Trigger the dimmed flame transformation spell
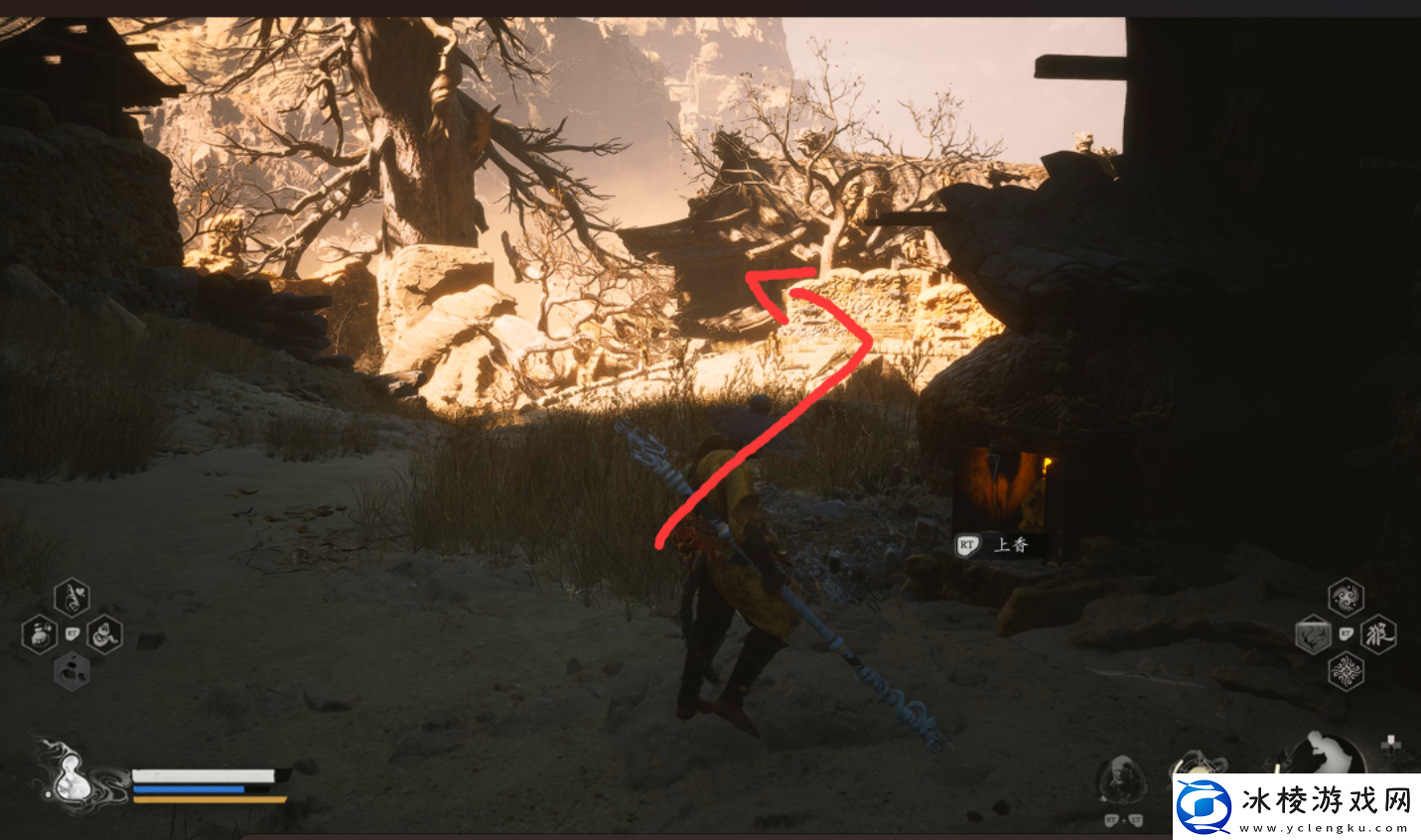 (1313, 633)
